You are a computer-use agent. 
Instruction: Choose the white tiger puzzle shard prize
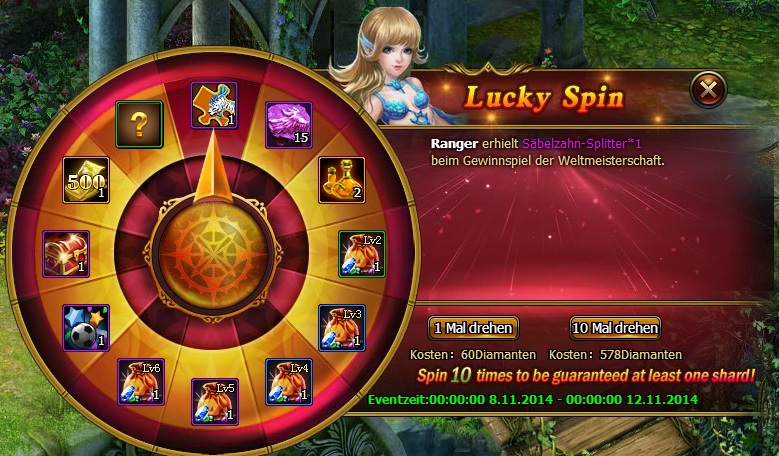point(213,105)
